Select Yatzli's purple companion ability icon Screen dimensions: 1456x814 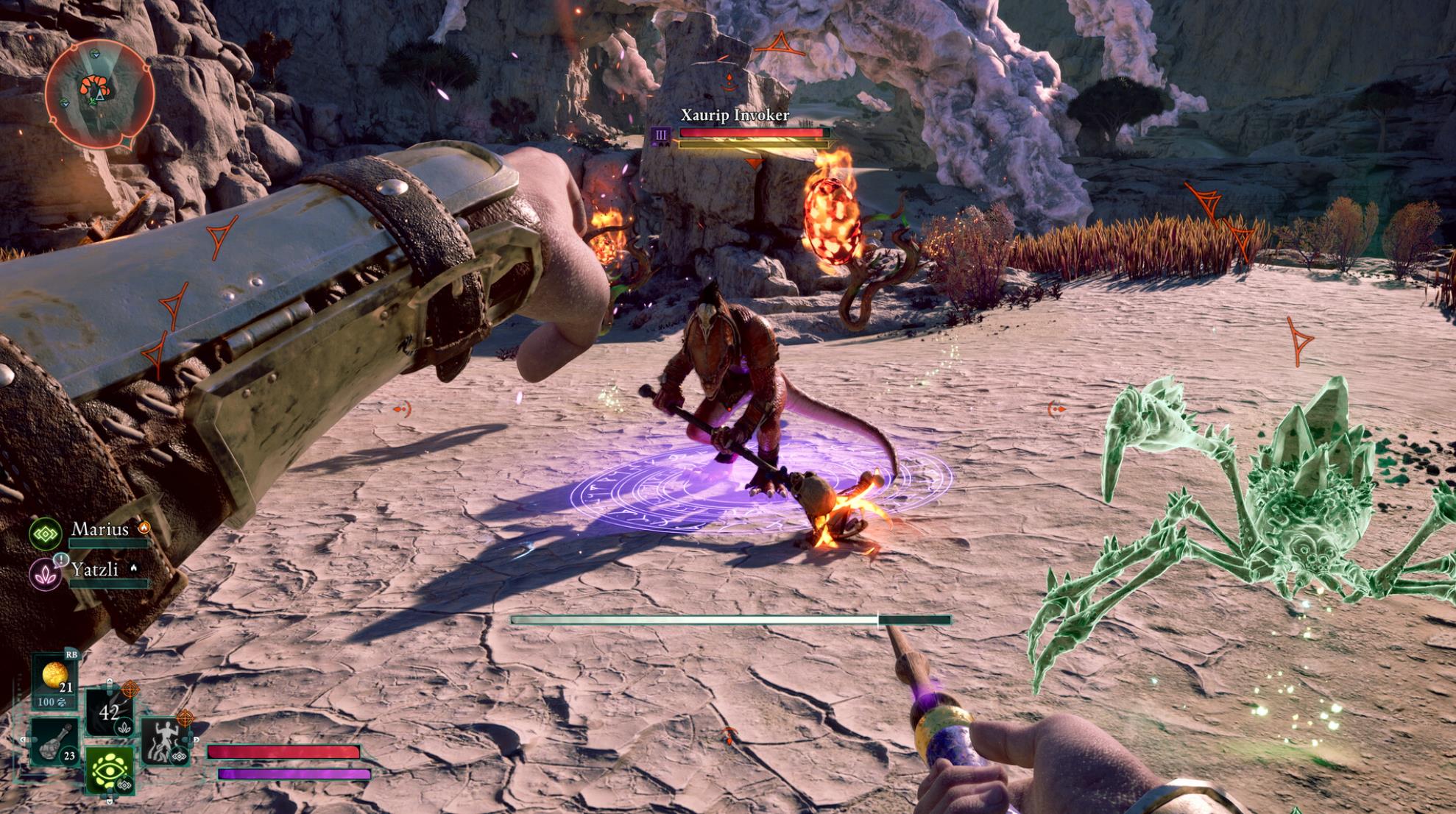(x=46, y=573)
